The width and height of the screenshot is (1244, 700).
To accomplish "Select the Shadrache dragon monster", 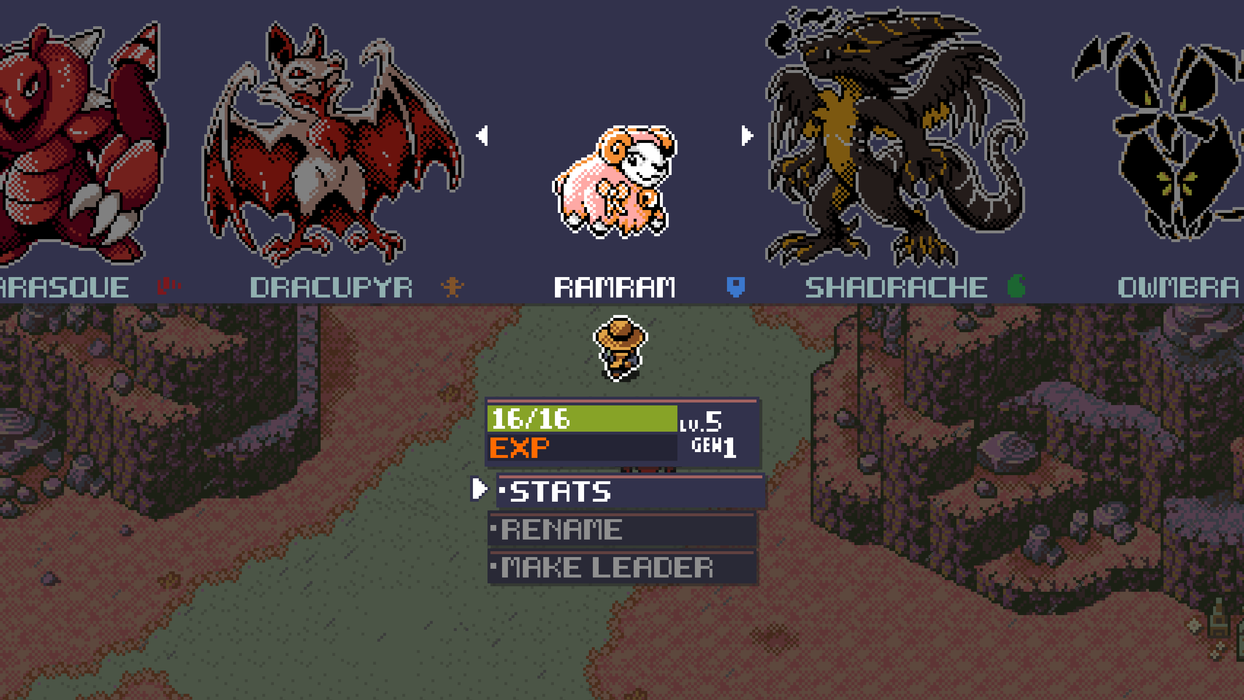I will pyautogui.click(x=893, y=140).
